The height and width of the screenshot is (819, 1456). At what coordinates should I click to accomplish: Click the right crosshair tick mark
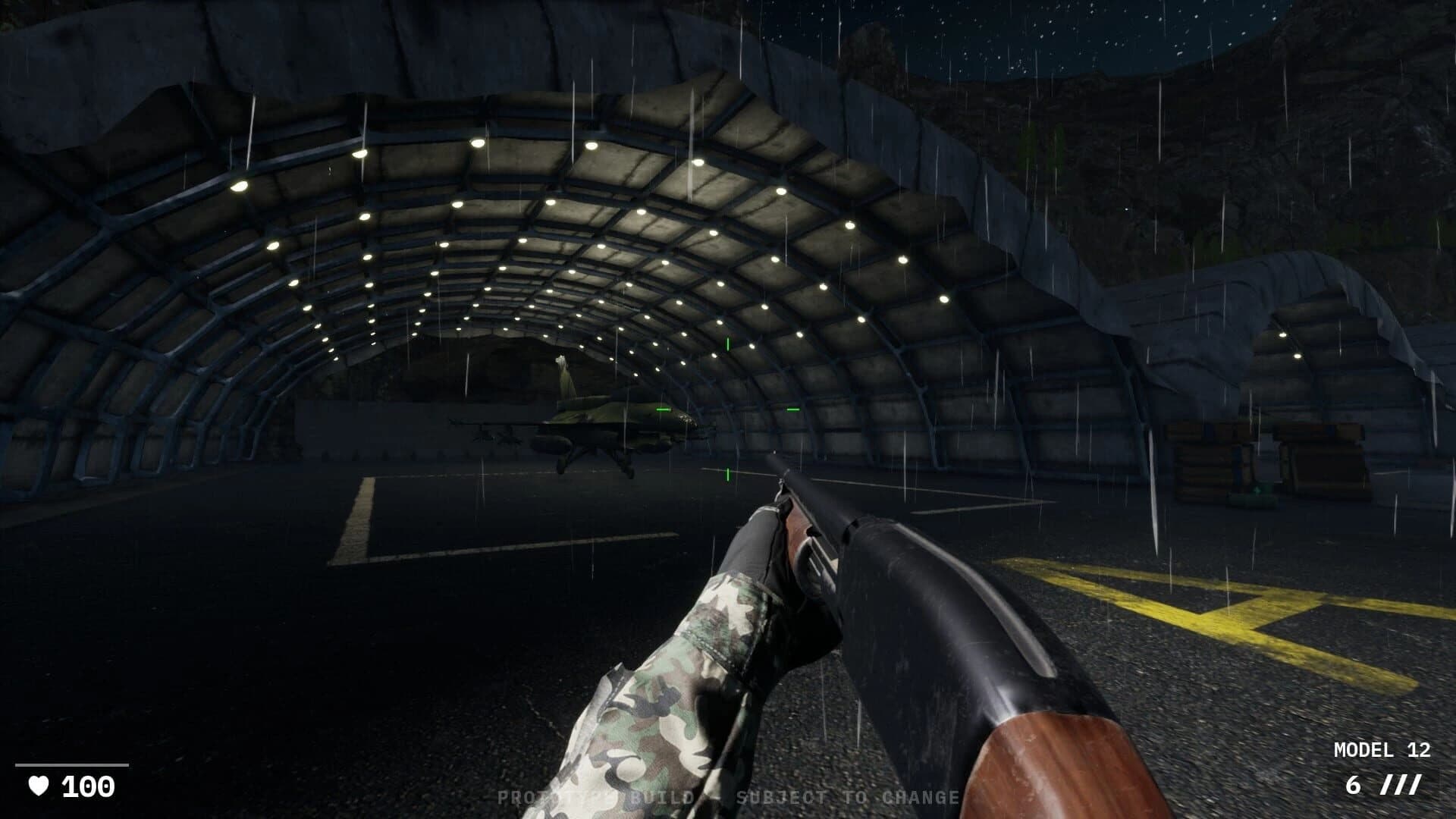(x=794, y=409)
